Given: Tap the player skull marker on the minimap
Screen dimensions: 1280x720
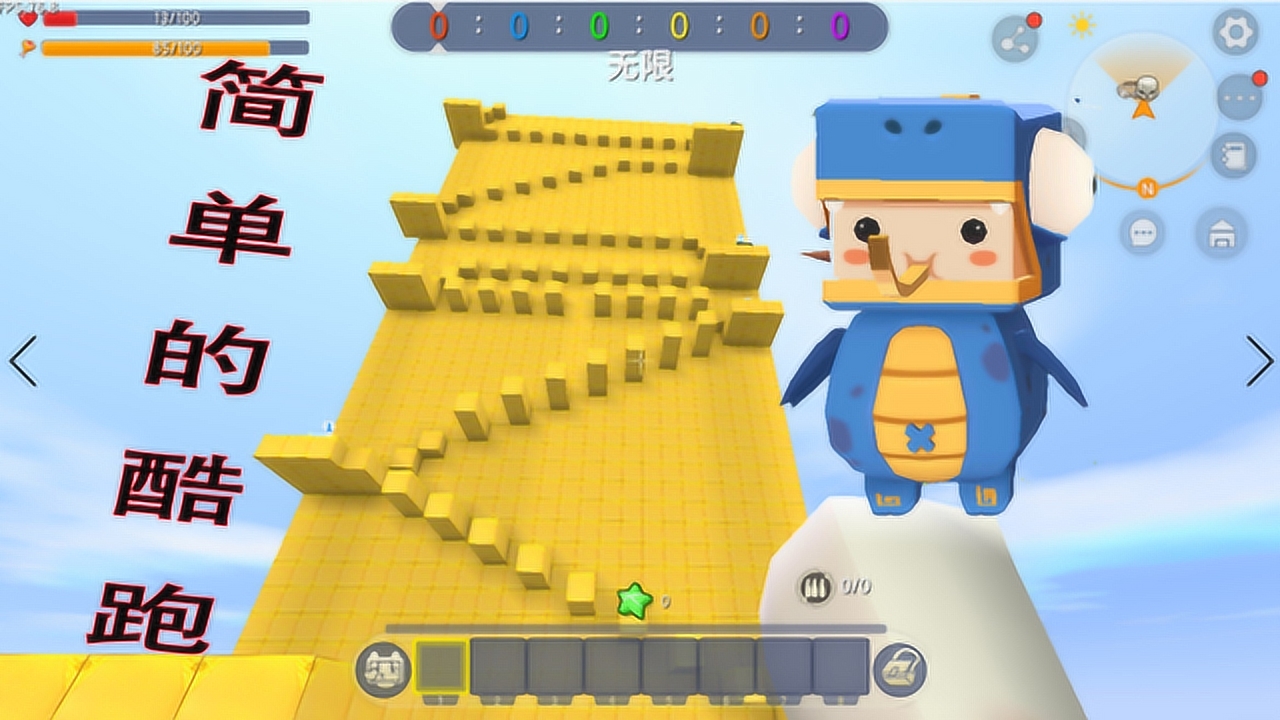Looking at the screenshot, I should point(1145,88).
